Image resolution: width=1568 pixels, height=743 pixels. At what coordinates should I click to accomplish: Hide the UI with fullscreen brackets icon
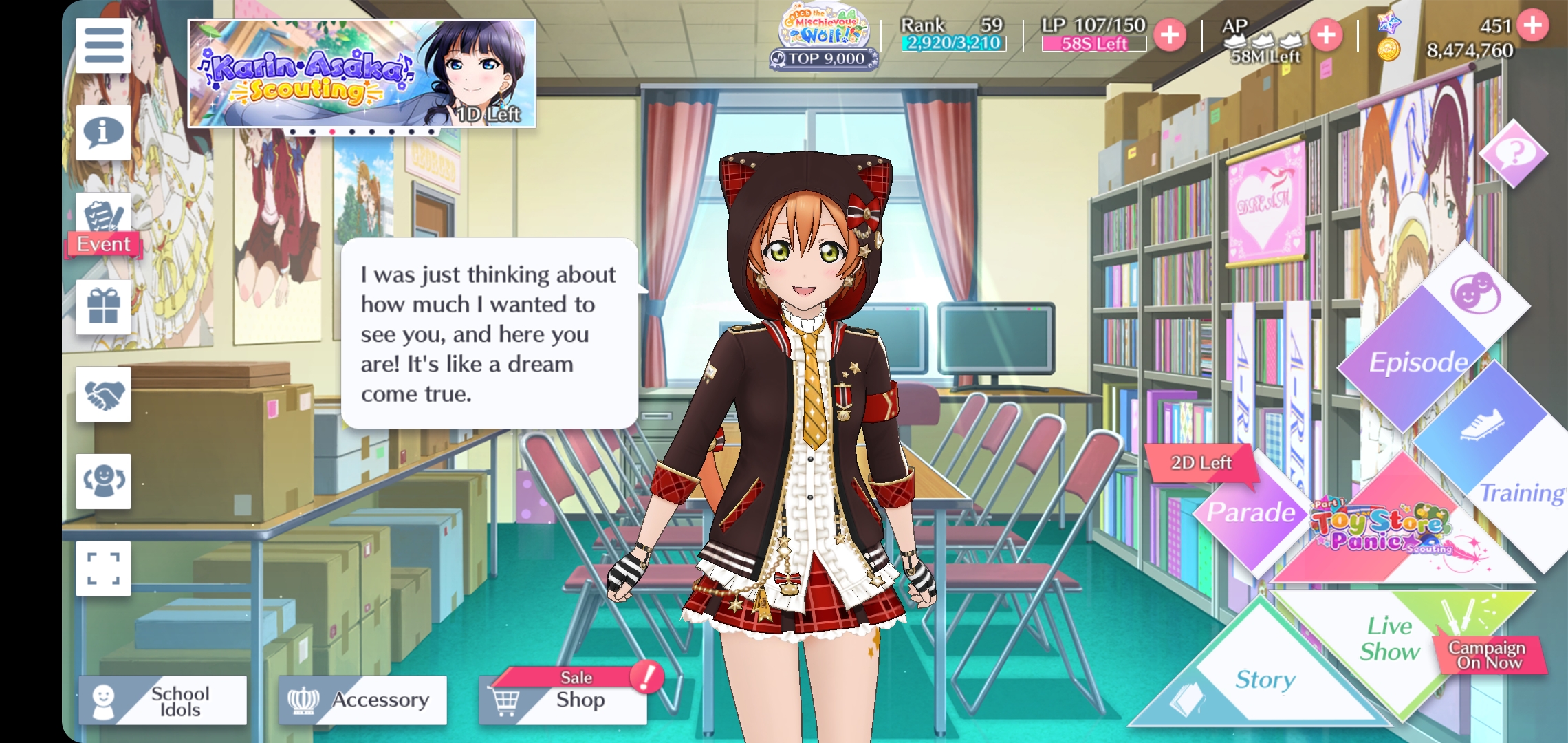click(x=103, y=568)
